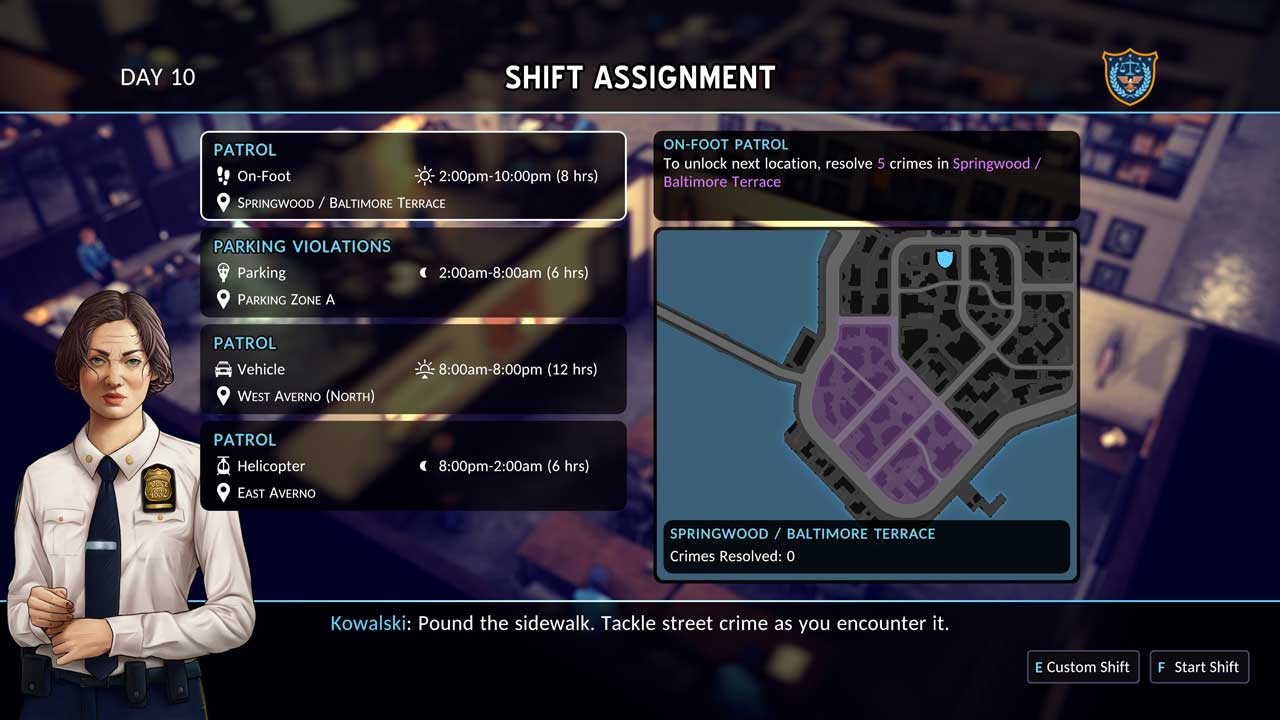Start Shift with the selected assignment

1199,667
